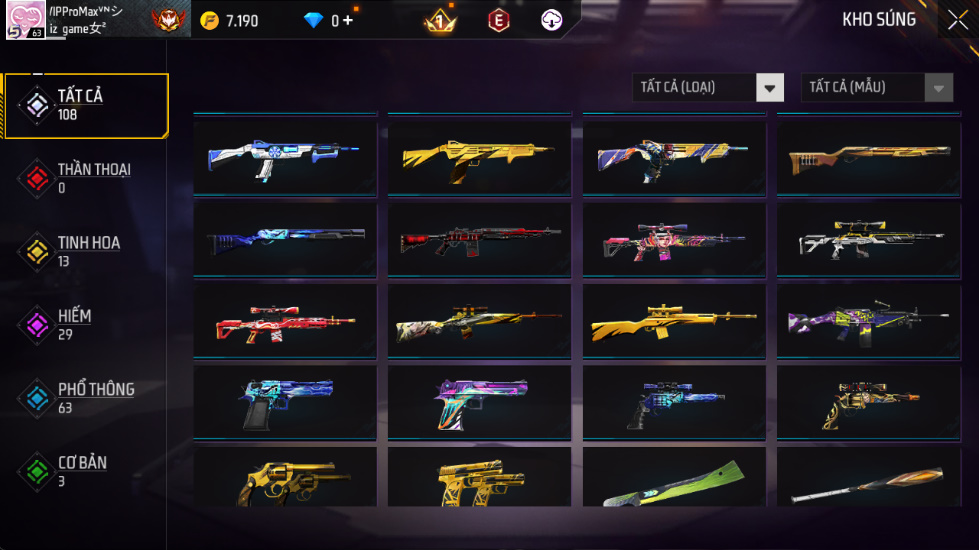
Task: Open the gold crown rank badge
Action: click(x=439, y=20)
